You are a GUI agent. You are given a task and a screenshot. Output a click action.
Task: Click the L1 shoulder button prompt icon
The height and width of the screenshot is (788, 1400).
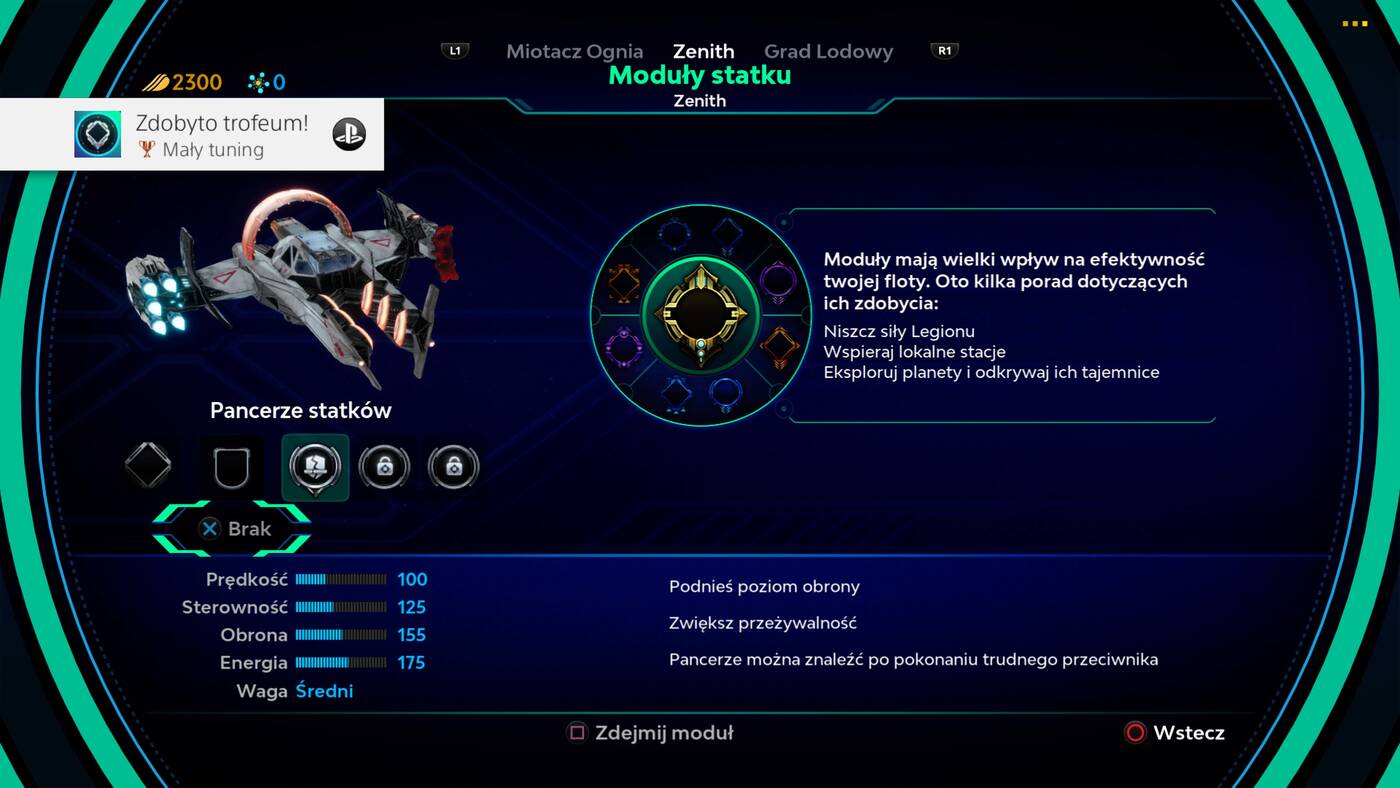454,49
